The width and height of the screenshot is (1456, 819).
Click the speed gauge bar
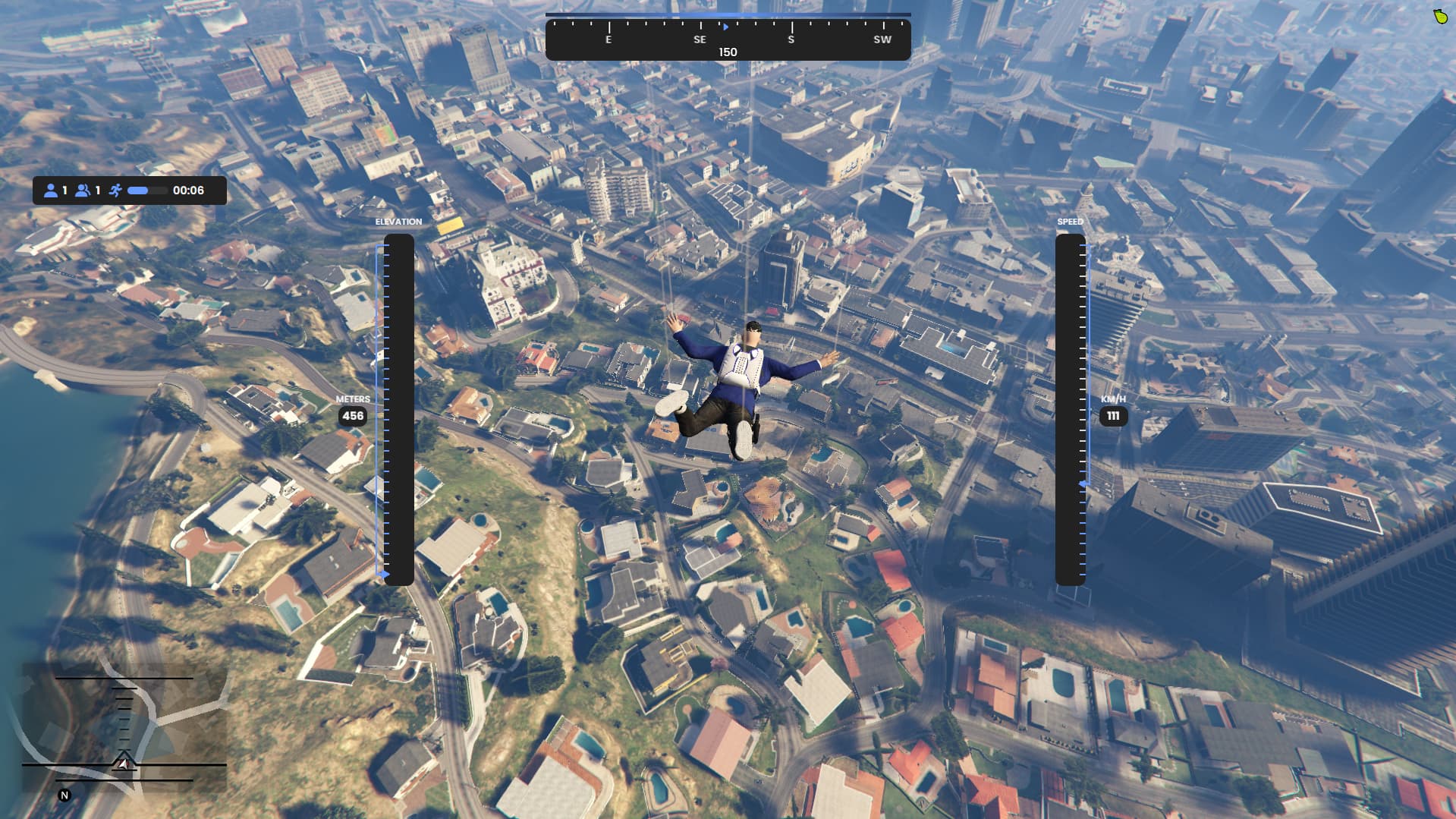point(1070,410)
